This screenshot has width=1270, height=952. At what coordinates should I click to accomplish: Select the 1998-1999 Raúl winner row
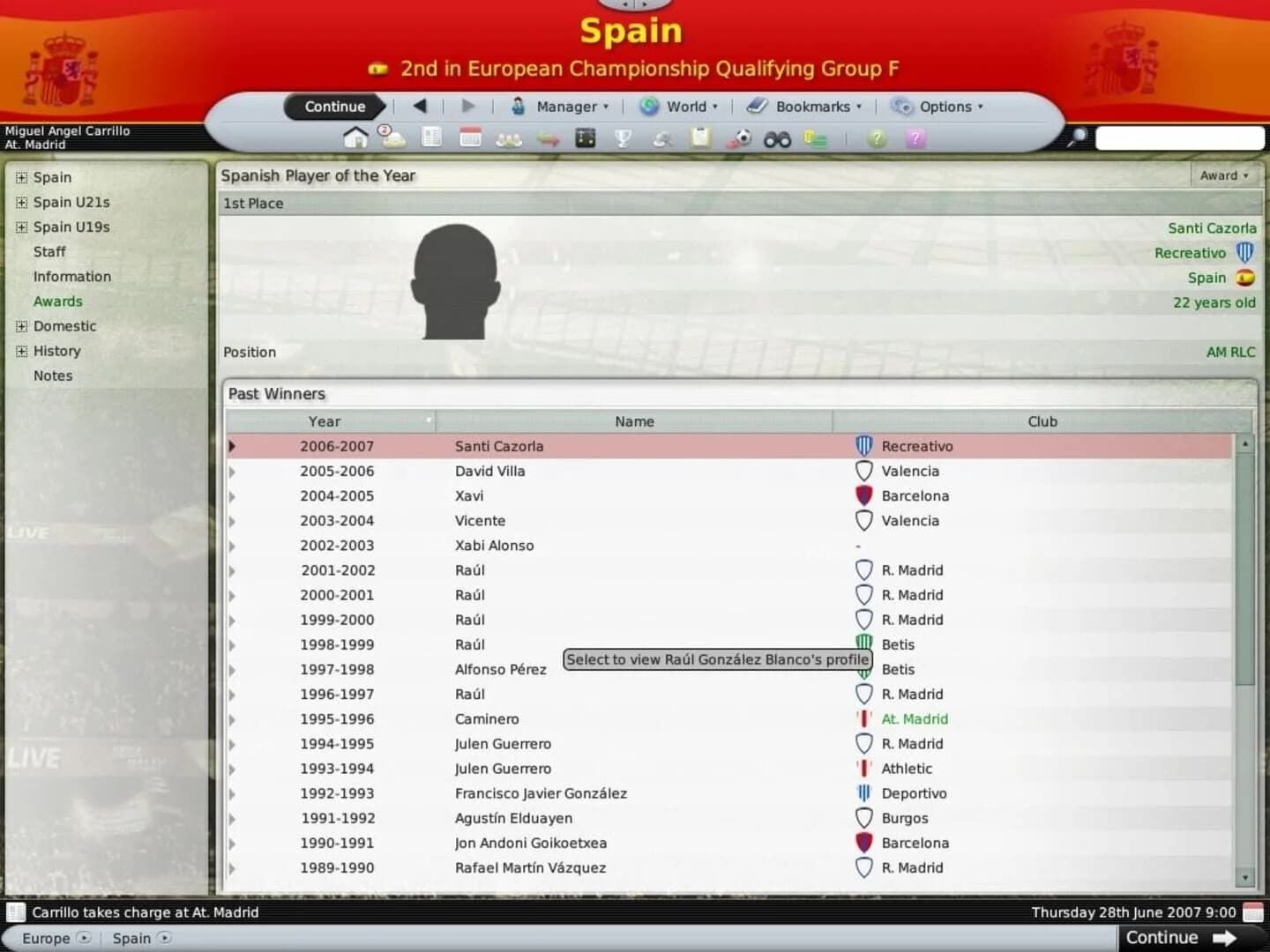coord(470,644)
